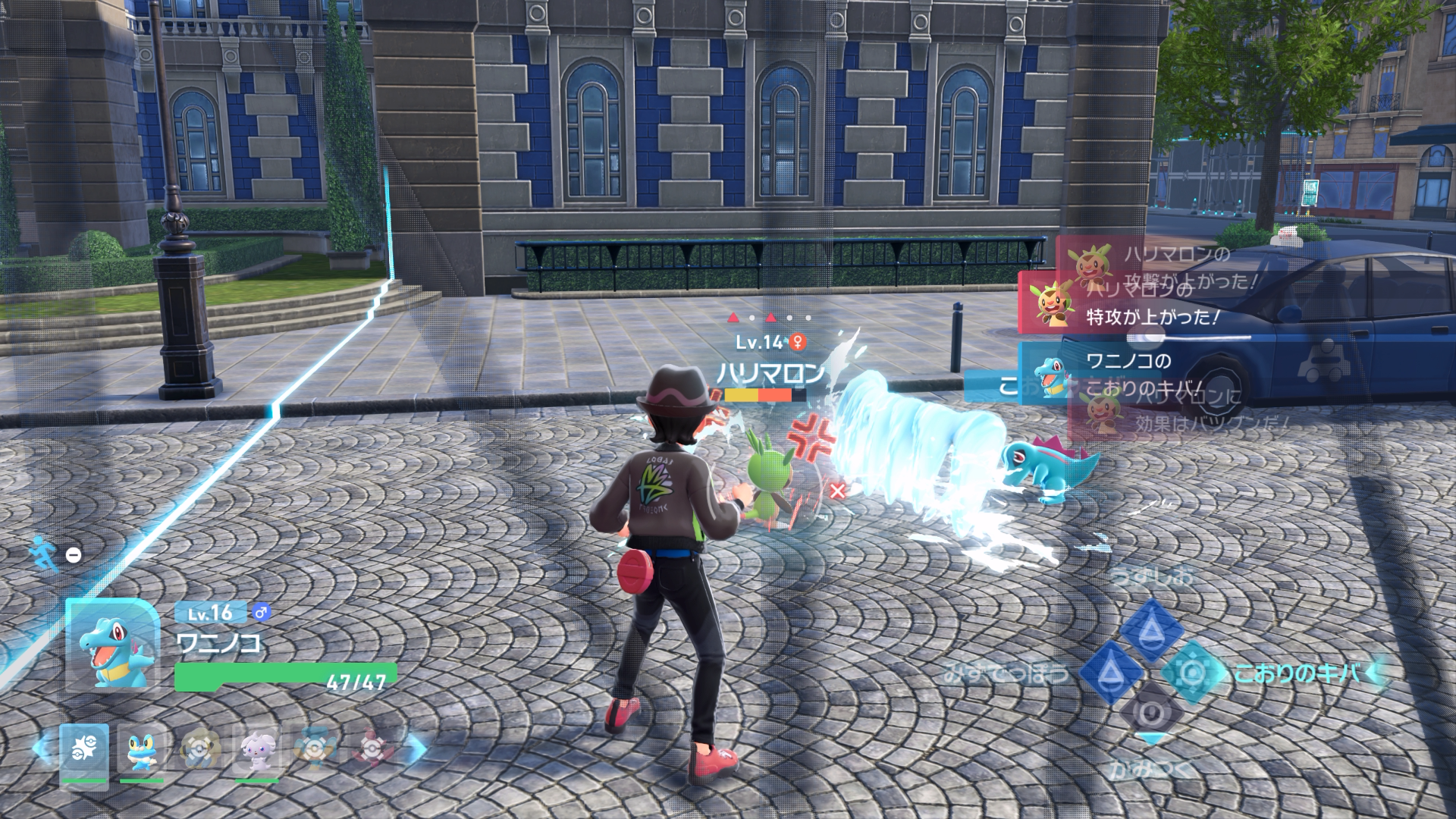Click the large ワニノコ portrait
Viewport: 1456px width, 819px height.
coord(113,645)
